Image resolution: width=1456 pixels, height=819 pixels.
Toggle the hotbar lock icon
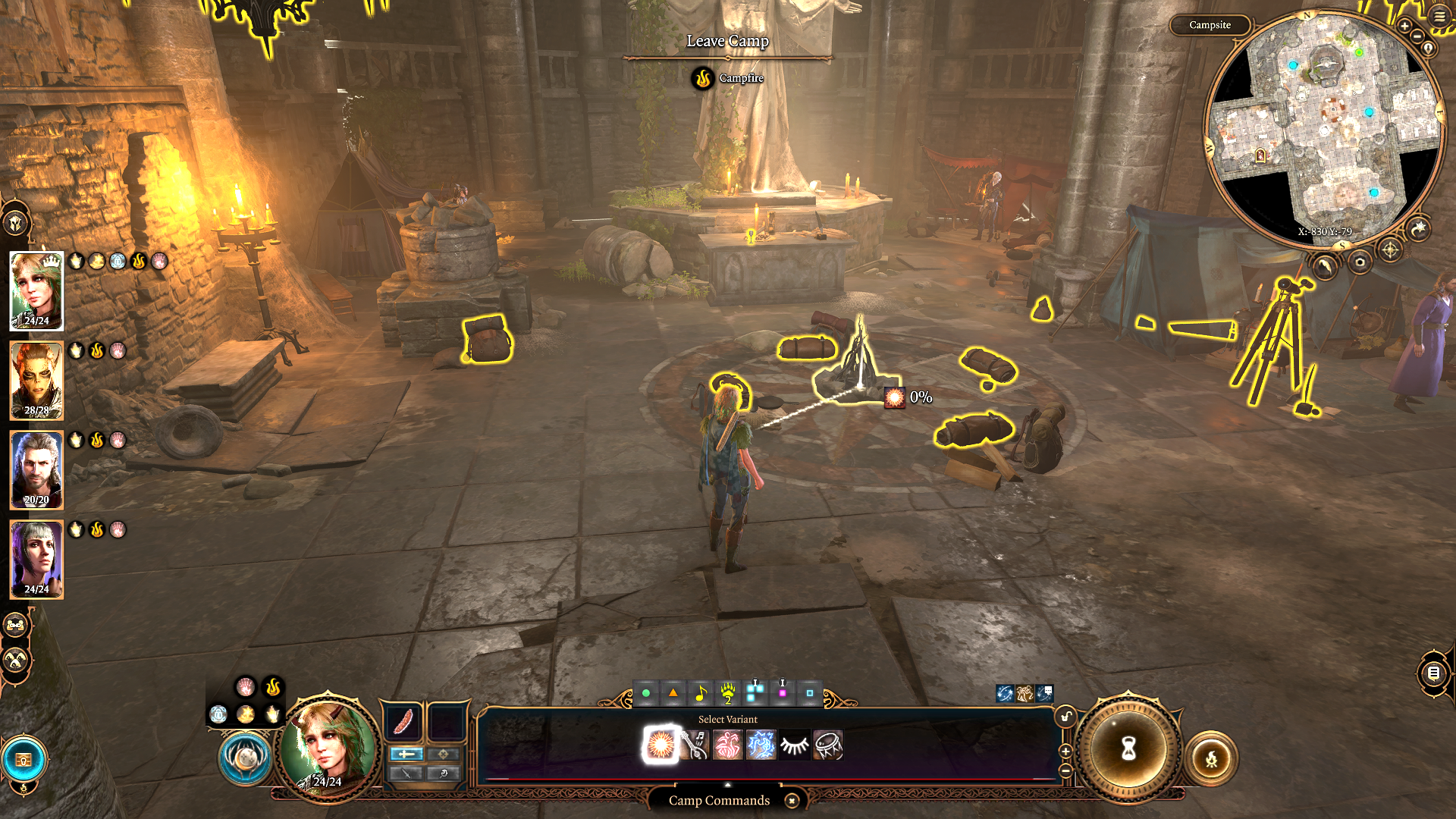1066,716
